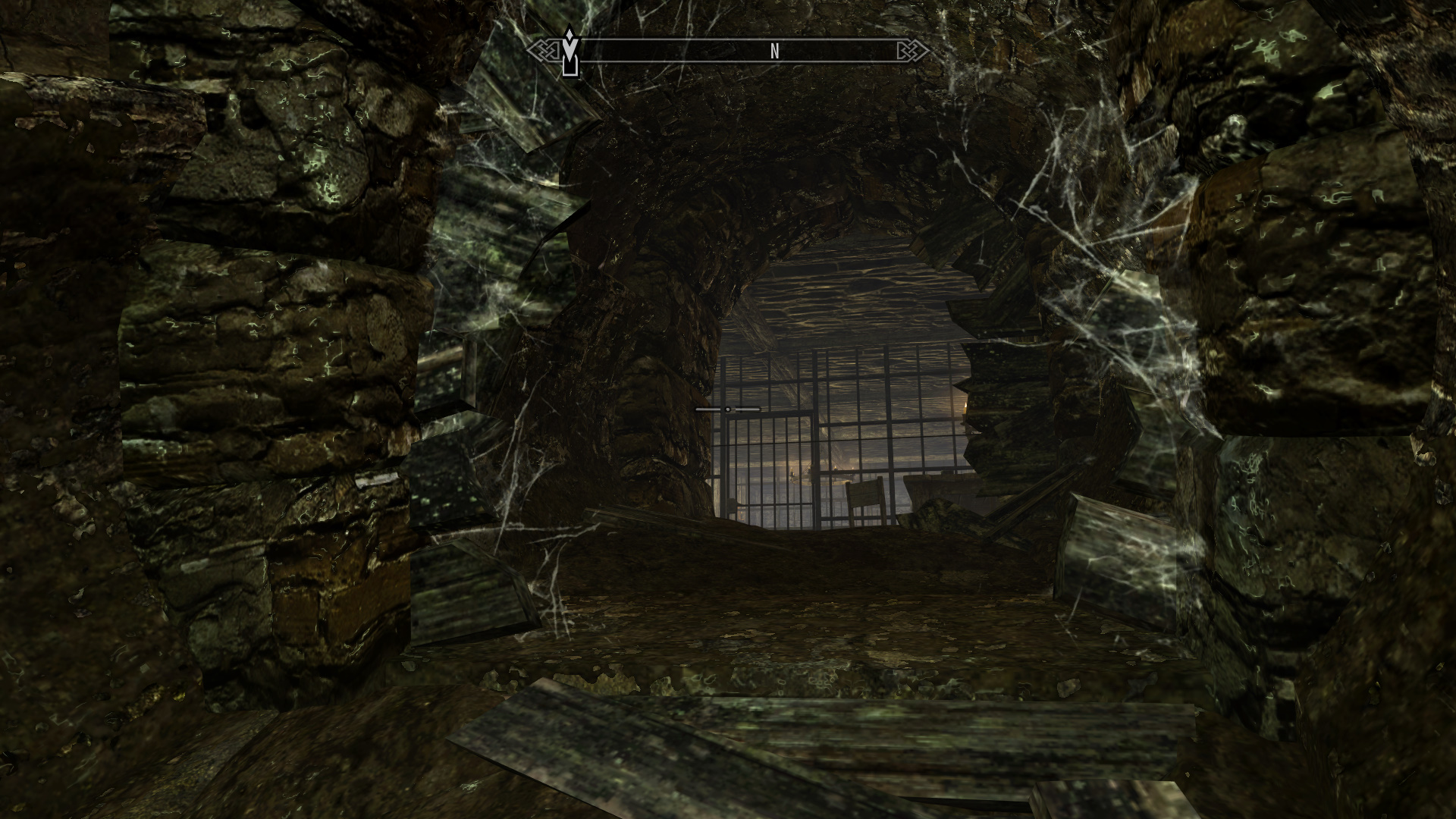Click the center dot of the stealth indicator
Viewport: 1456px width, 819px height.
click(728, 409)
